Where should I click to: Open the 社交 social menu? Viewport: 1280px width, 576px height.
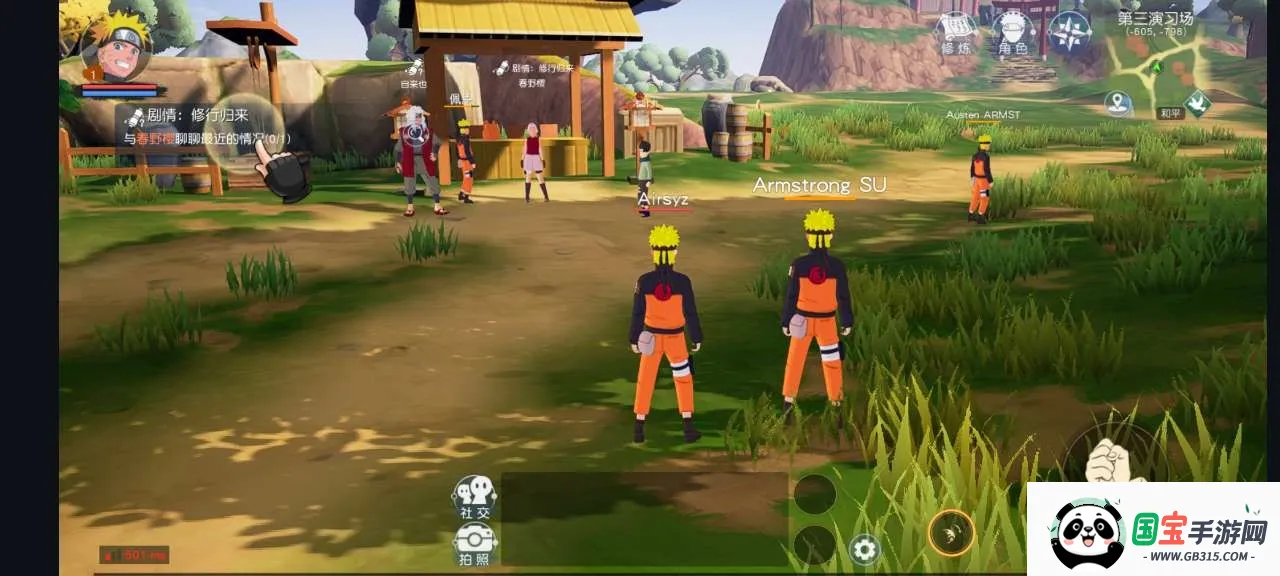(x=475, y=497)
